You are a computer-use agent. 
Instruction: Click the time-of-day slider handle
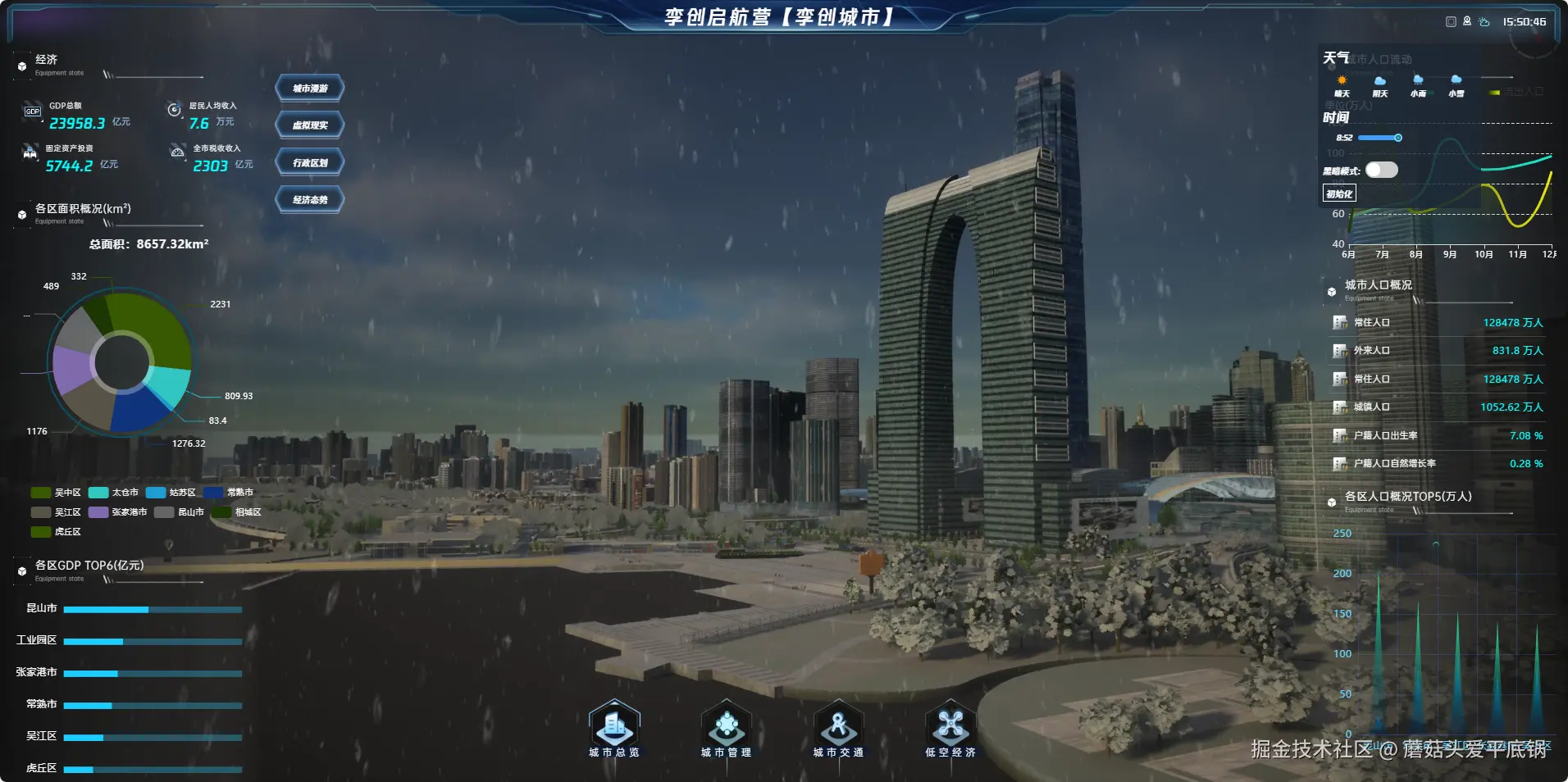point(1398,138)
